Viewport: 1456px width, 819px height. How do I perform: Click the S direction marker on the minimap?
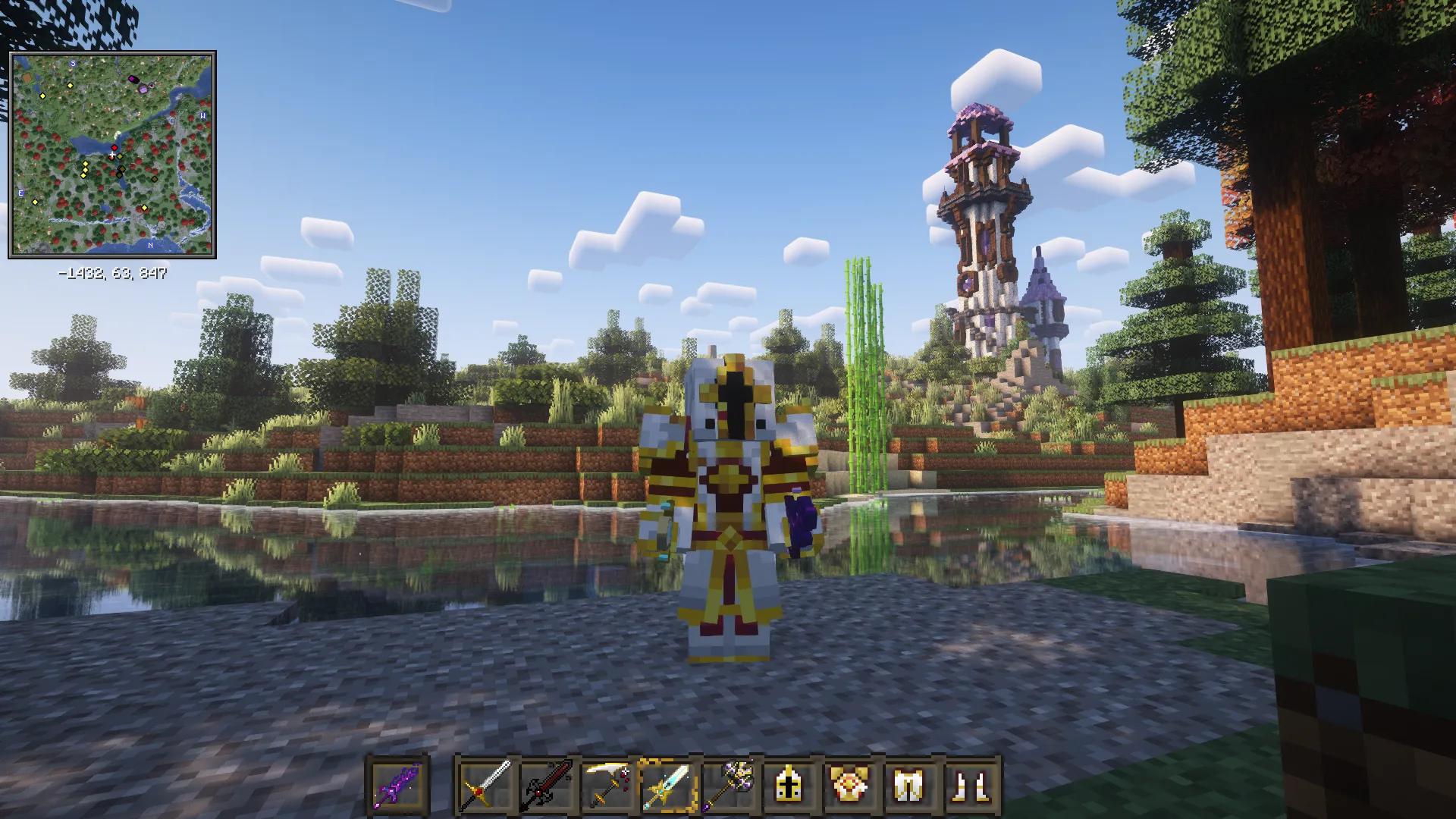[x=73, y=64]
